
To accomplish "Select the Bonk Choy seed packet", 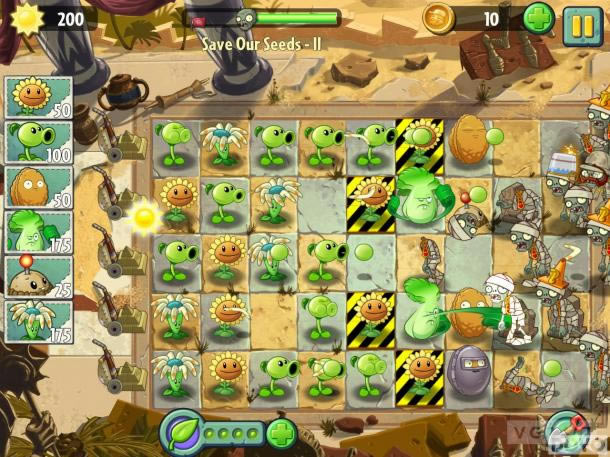I will (38, 232).
